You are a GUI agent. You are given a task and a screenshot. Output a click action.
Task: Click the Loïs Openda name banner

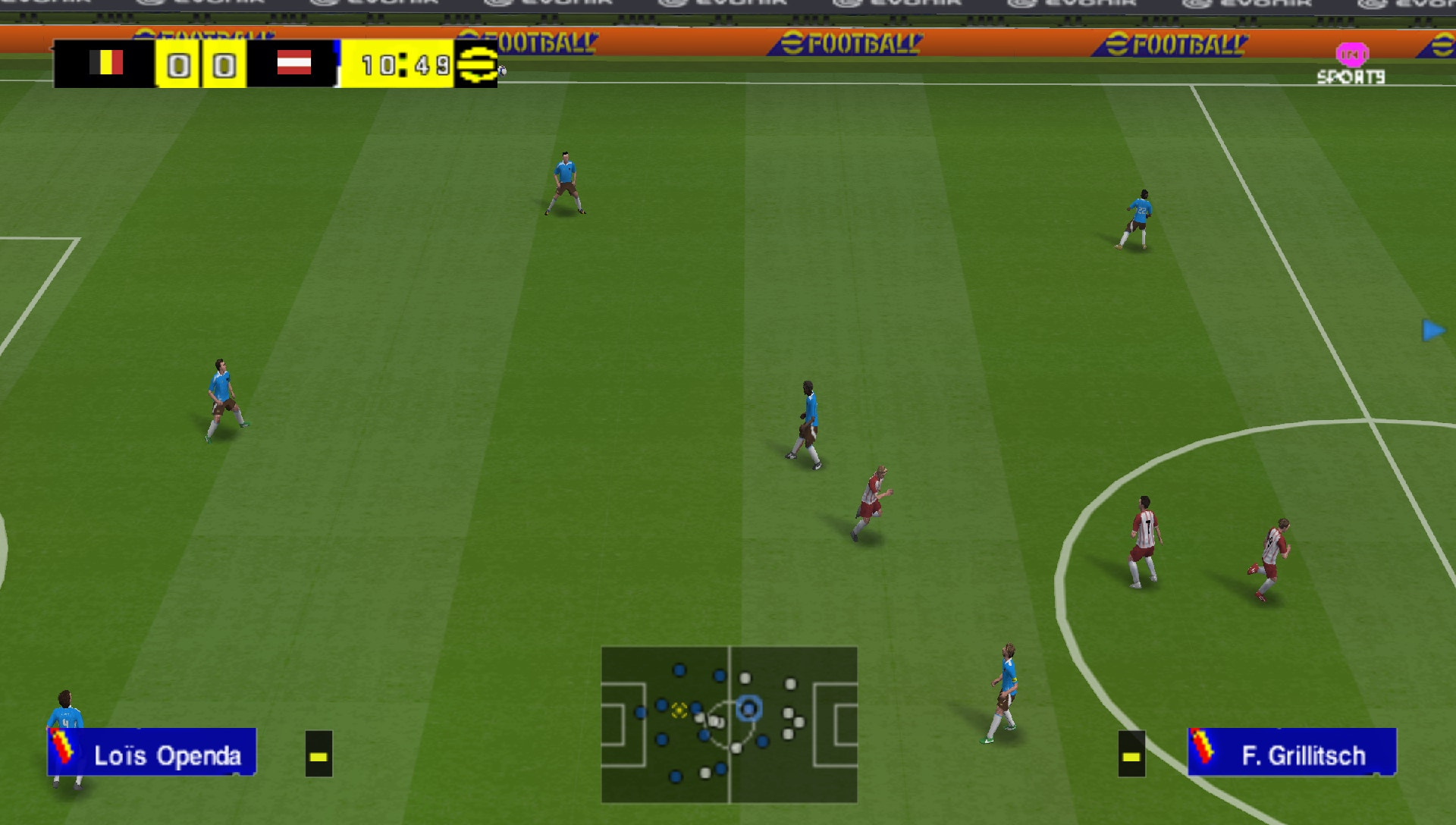click(168, 755)
